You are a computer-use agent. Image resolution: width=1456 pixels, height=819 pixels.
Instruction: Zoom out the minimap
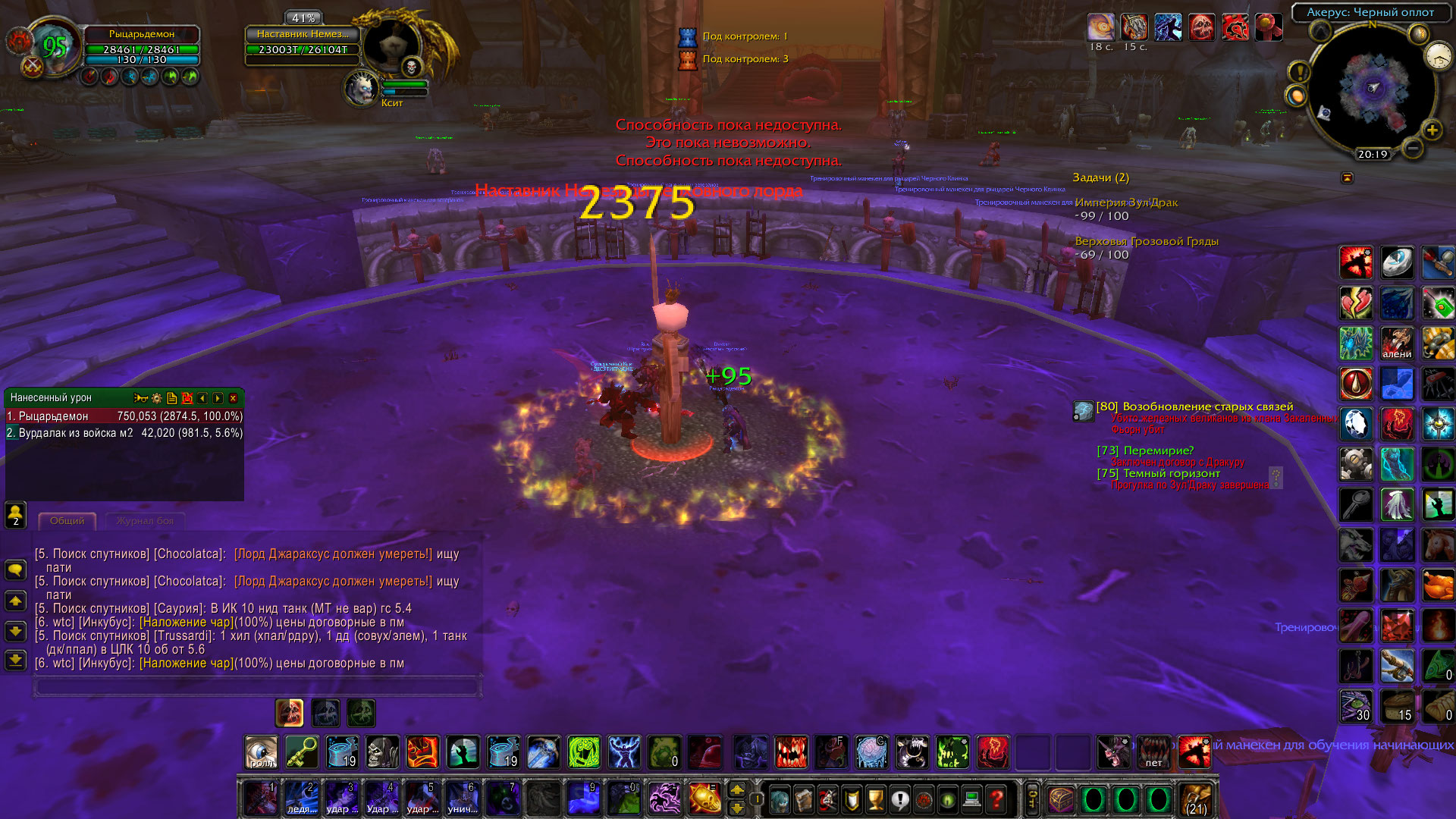click(x=1412, y=148)
